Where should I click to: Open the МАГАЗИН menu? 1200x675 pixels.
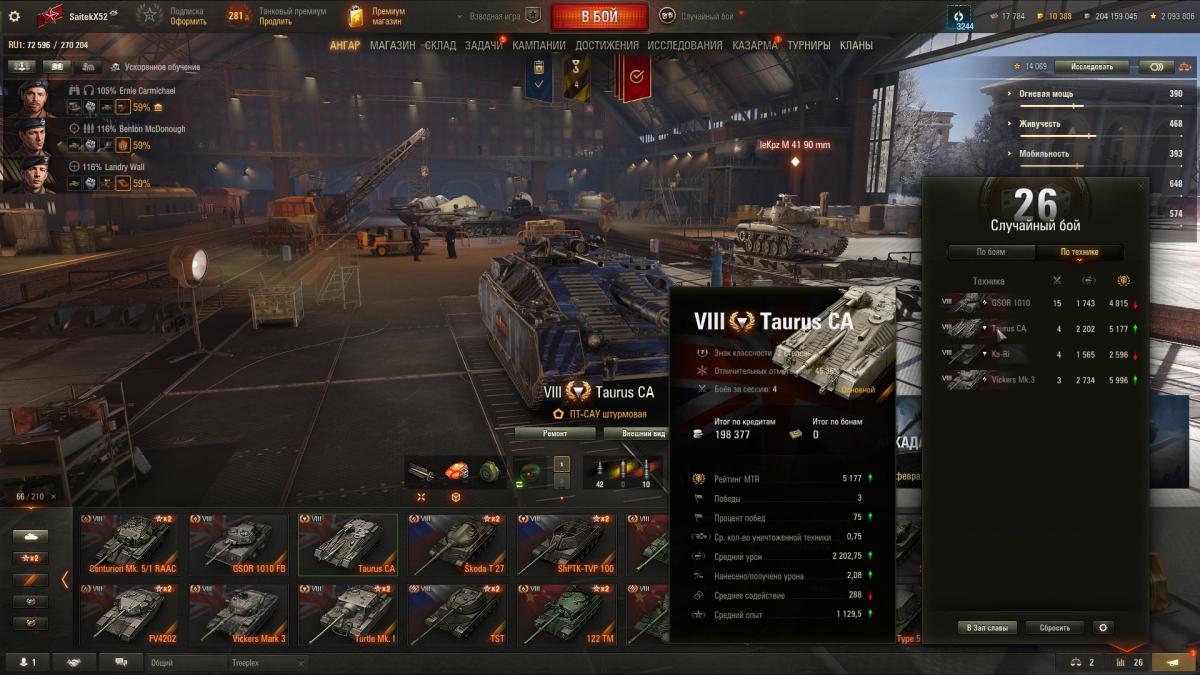pyautogui.click(x=392, y=45)
